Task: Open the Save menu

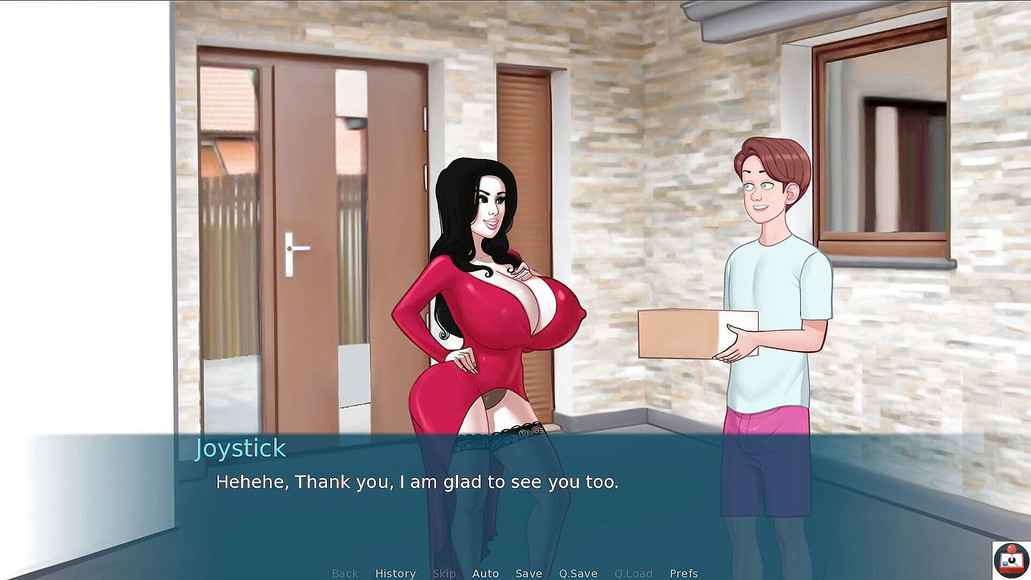Action: click(x=528, y=573)
